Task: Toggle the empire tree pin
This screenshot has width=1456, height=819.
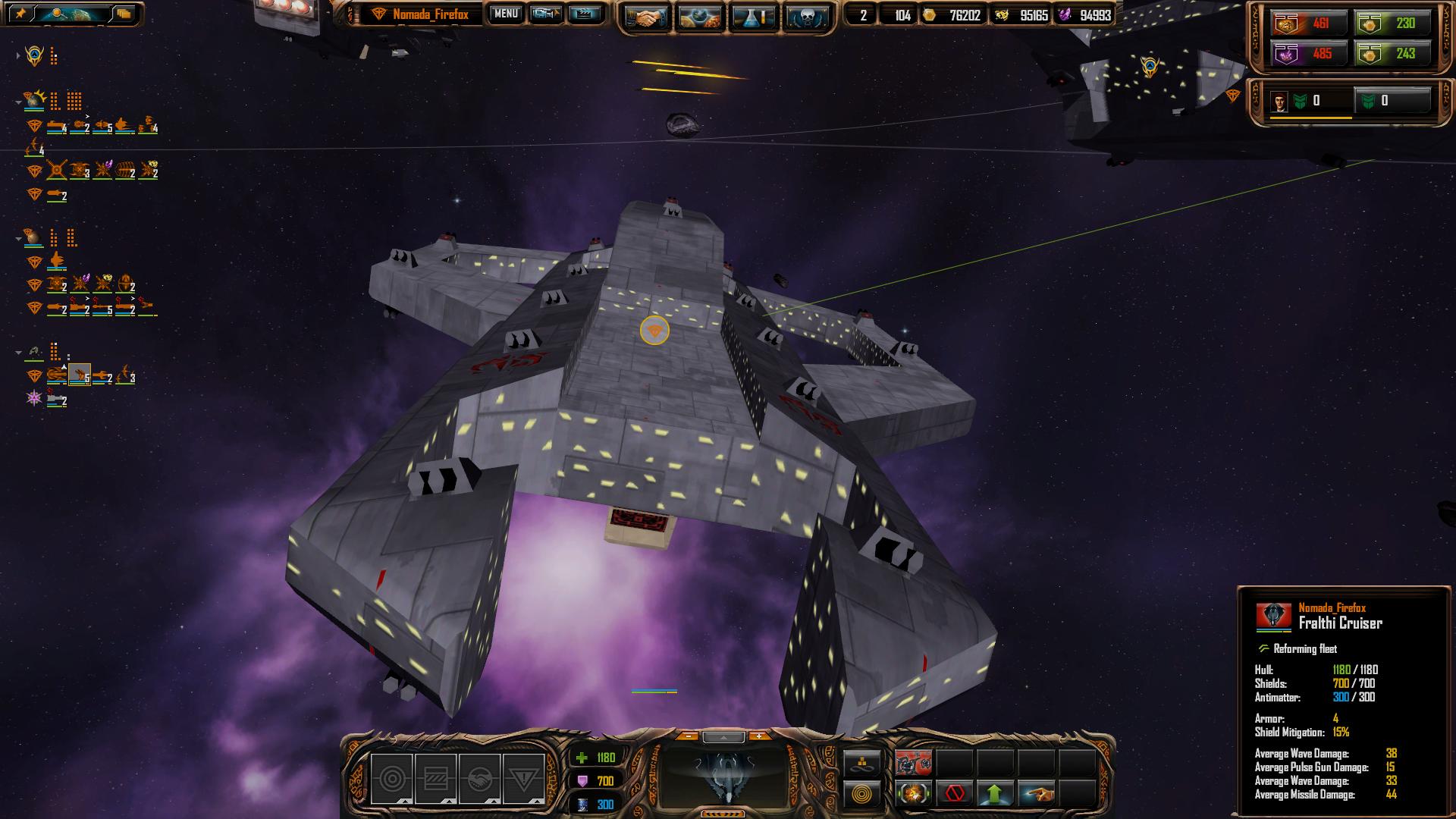Action: click(21, 14)
